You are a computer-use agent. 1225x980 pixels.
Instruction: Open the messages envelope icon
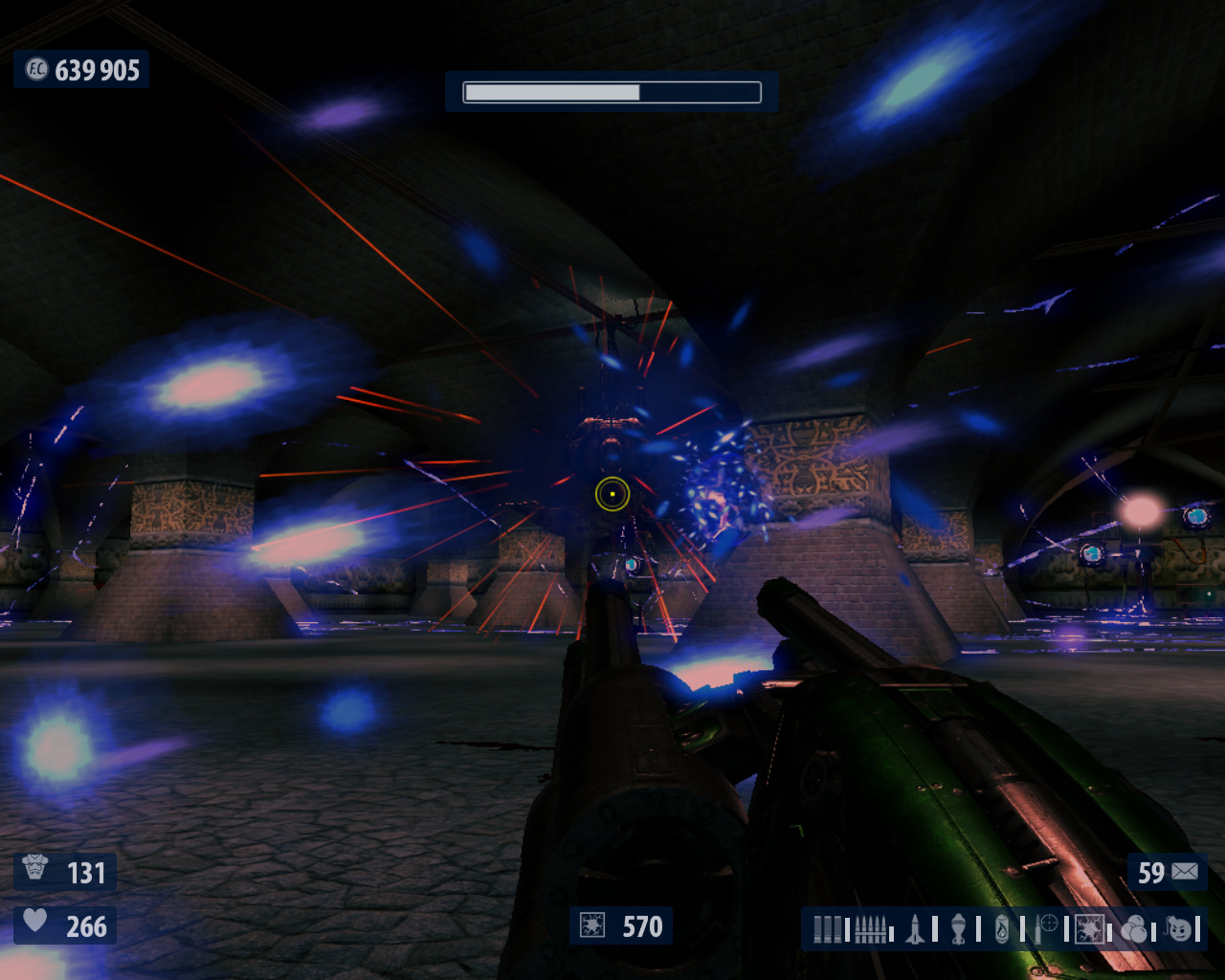[x=1184, y=872]
